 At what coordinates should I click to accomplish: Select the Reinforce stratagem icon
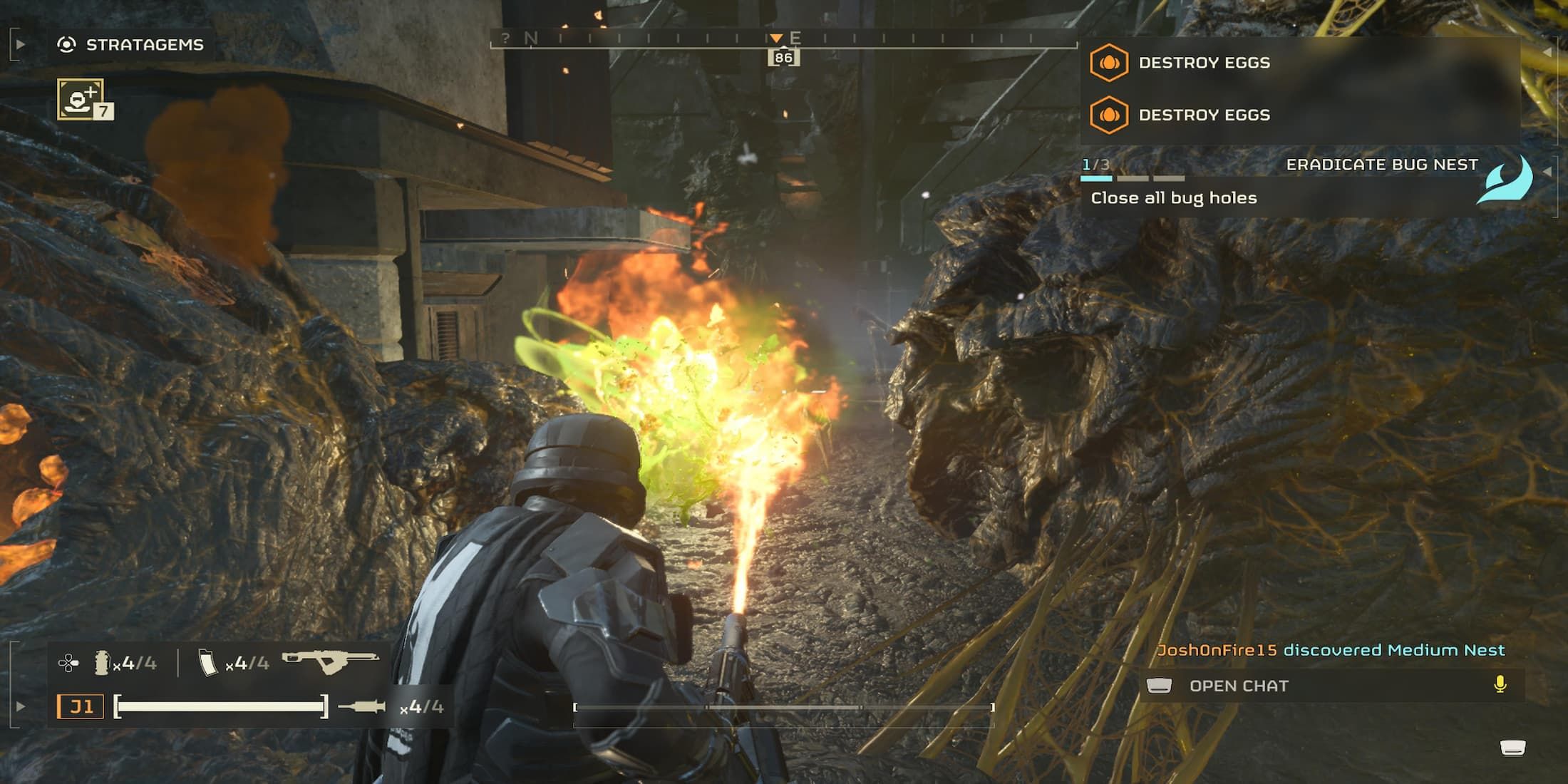81,99
